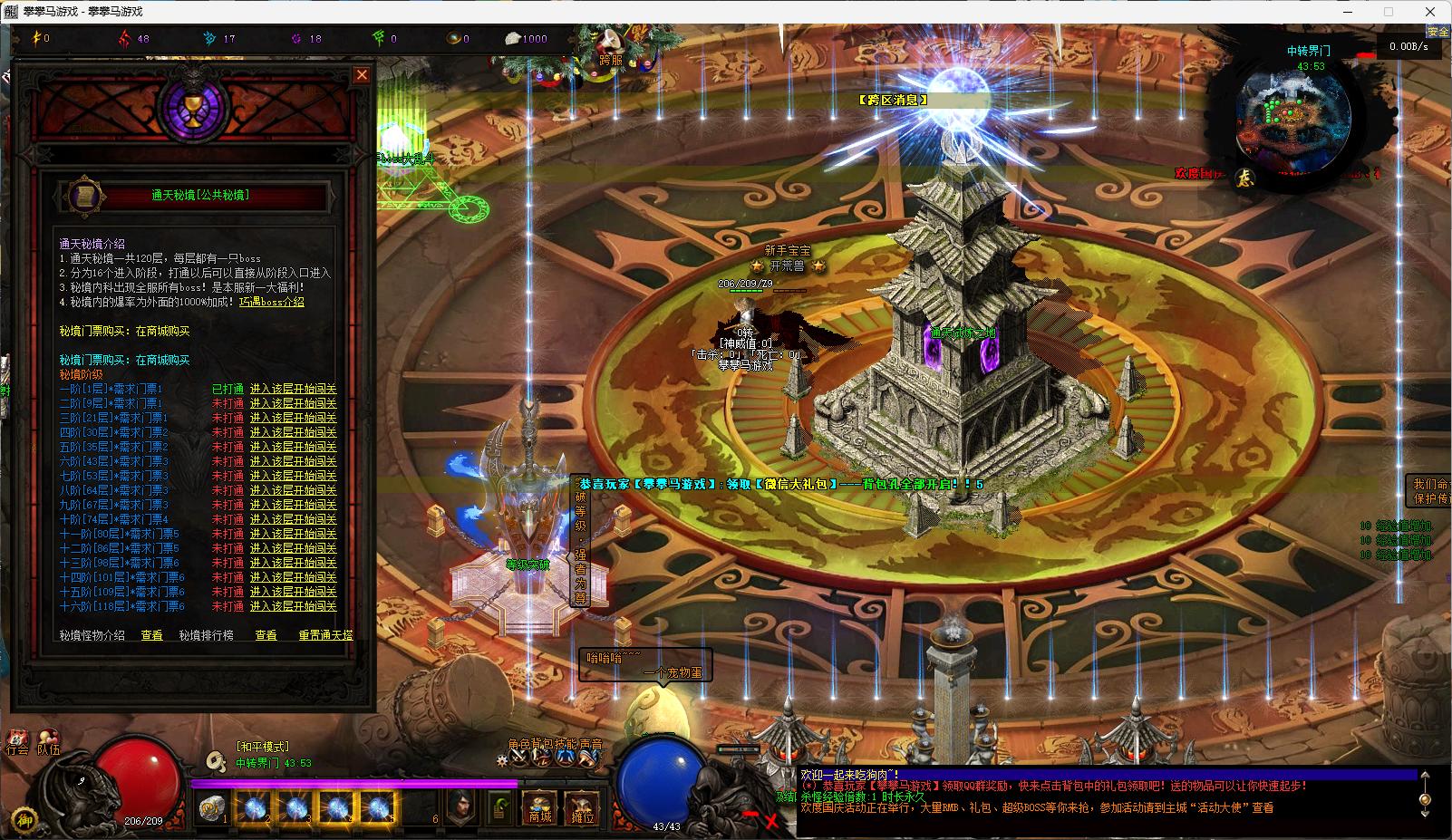This screenshot has height=840, width=1452.
Task: Open the 摊位 stall button
Action: pyautogui.click(x=582, y=808)
